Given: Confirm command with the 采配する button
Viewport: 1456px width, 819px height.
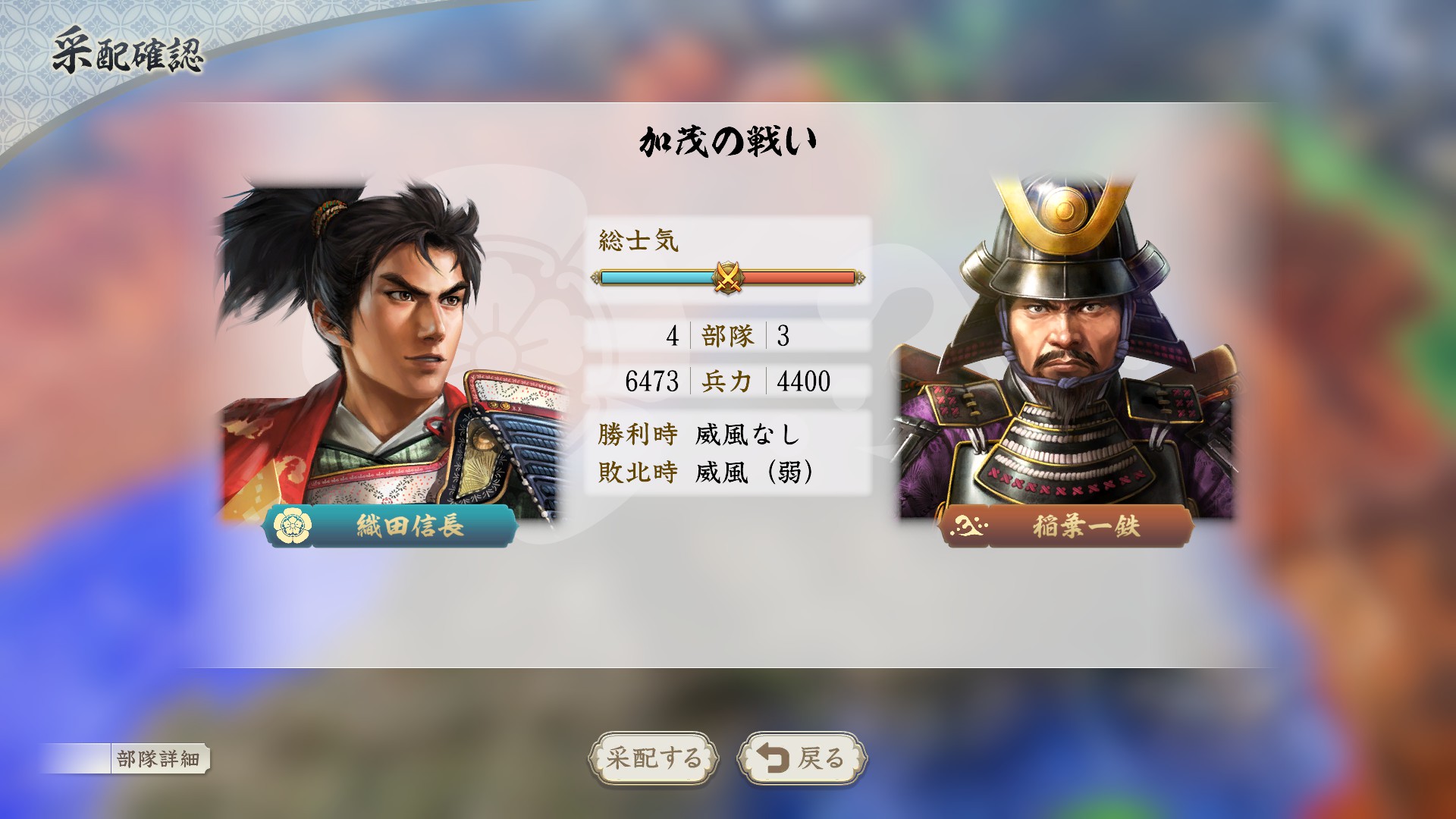Looking at the screenshot, I should click(x=653, y=758).
